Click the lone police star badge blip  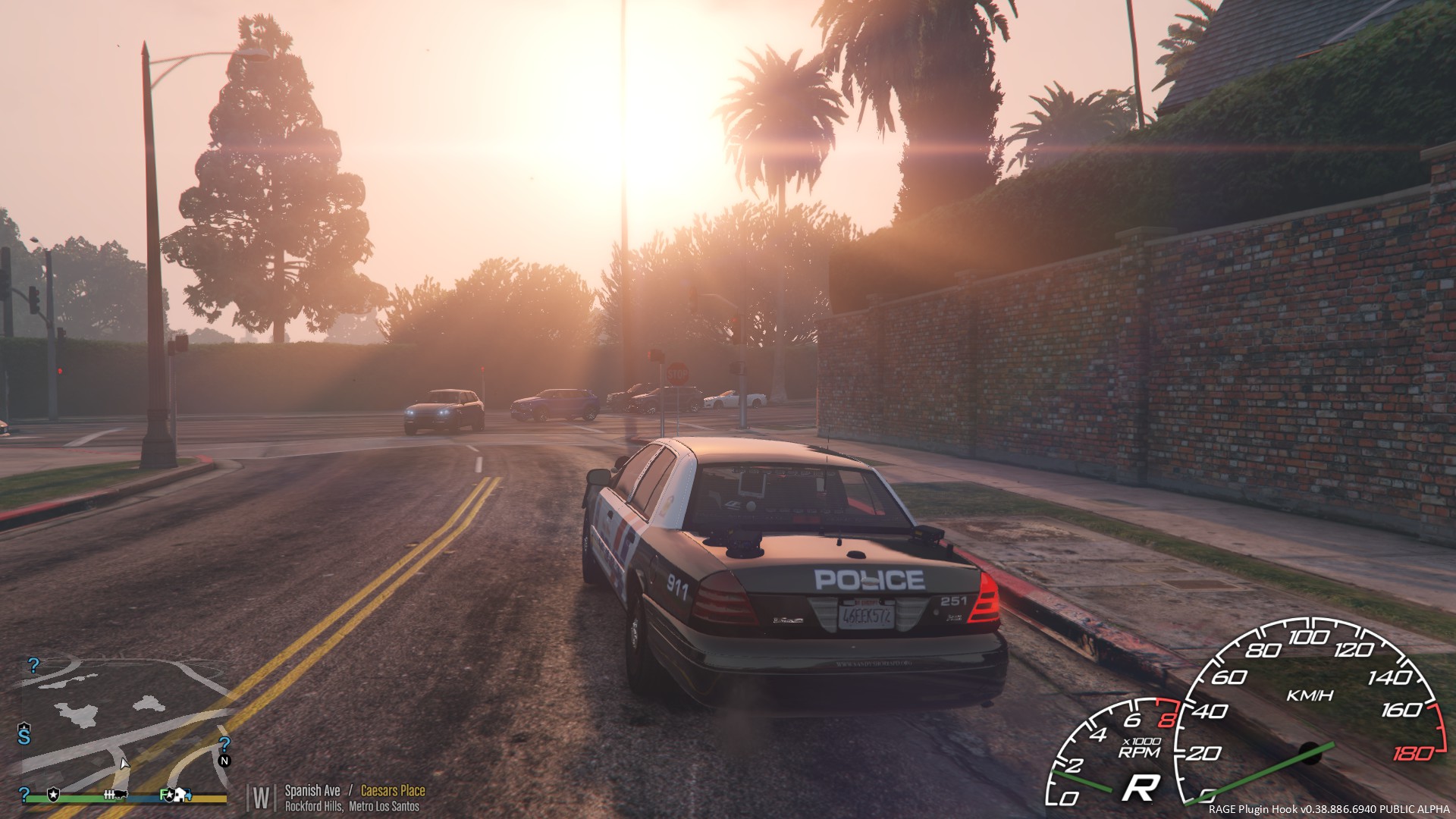pos(53,795)
